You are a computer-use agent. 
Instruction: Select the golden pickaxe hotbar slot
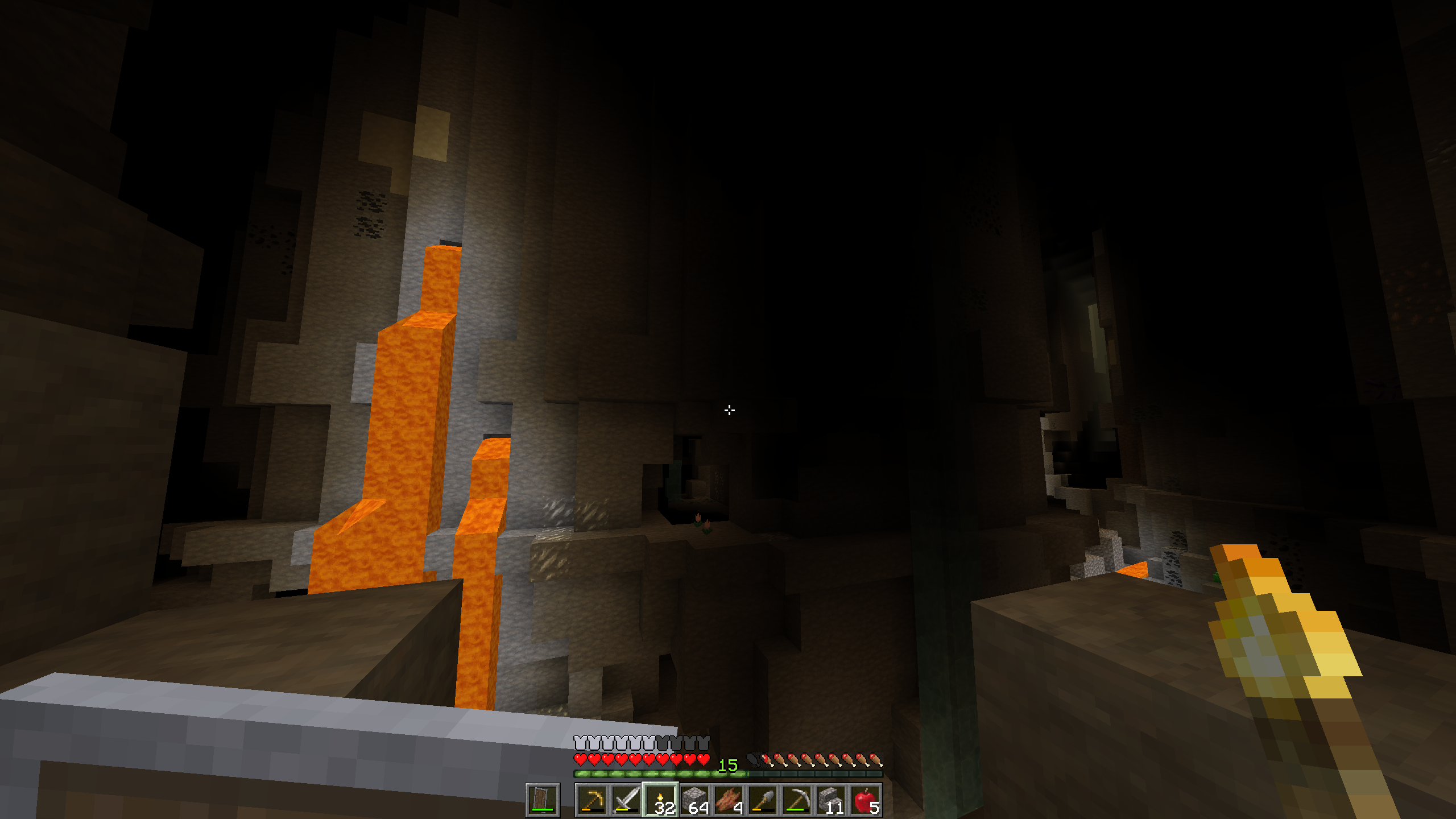tap(592, 800)
